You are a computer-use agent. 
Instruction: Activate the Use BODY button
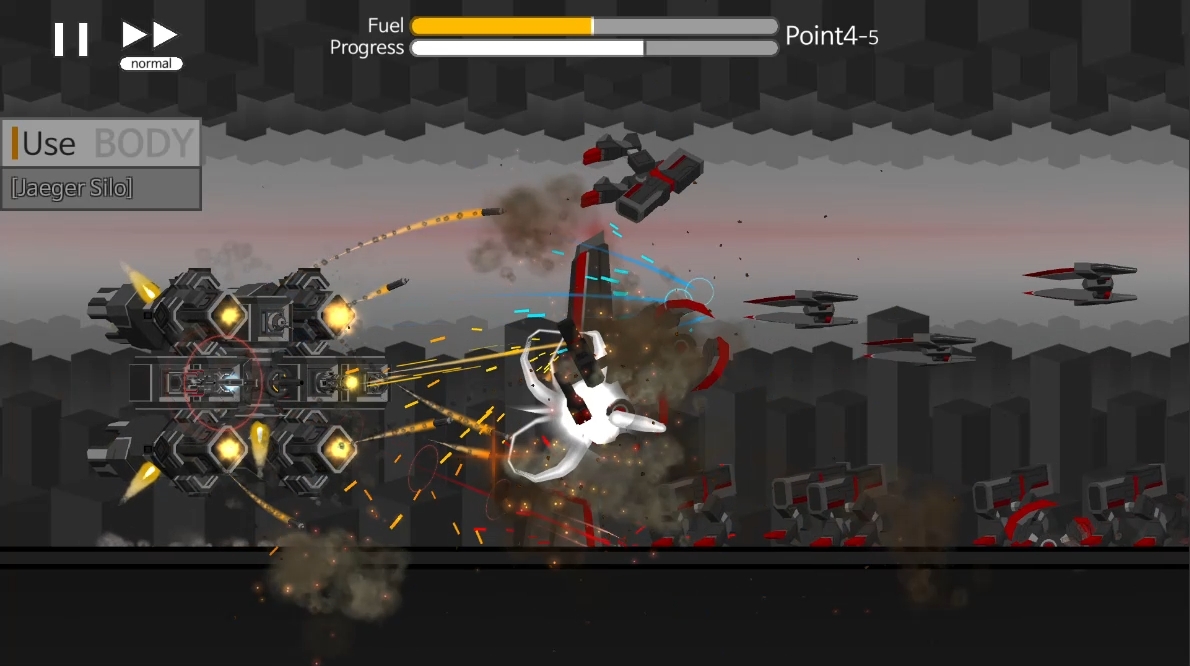(101, 143)
